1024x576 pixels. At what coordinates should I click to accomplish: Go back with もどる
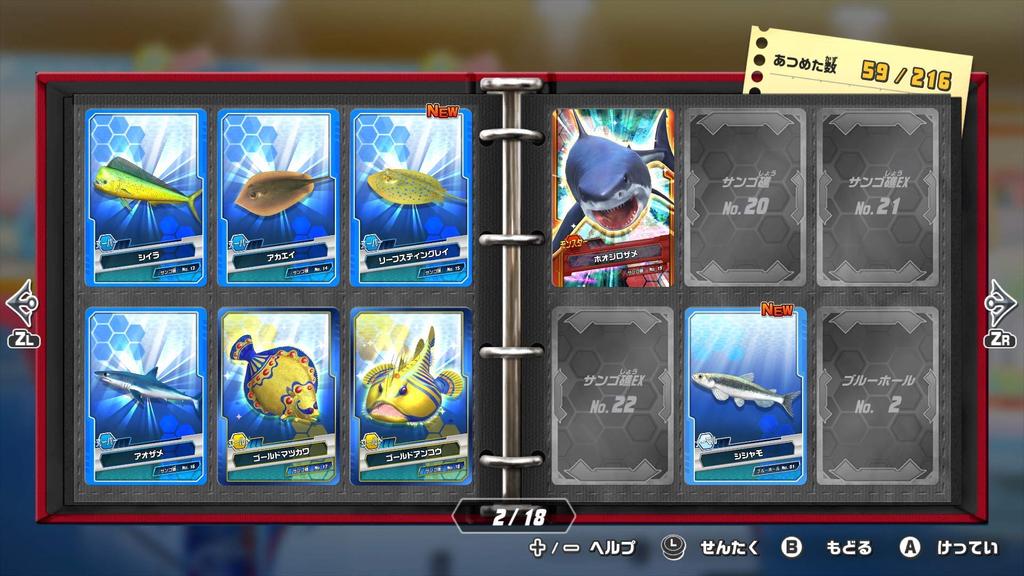tap(828, 547)
